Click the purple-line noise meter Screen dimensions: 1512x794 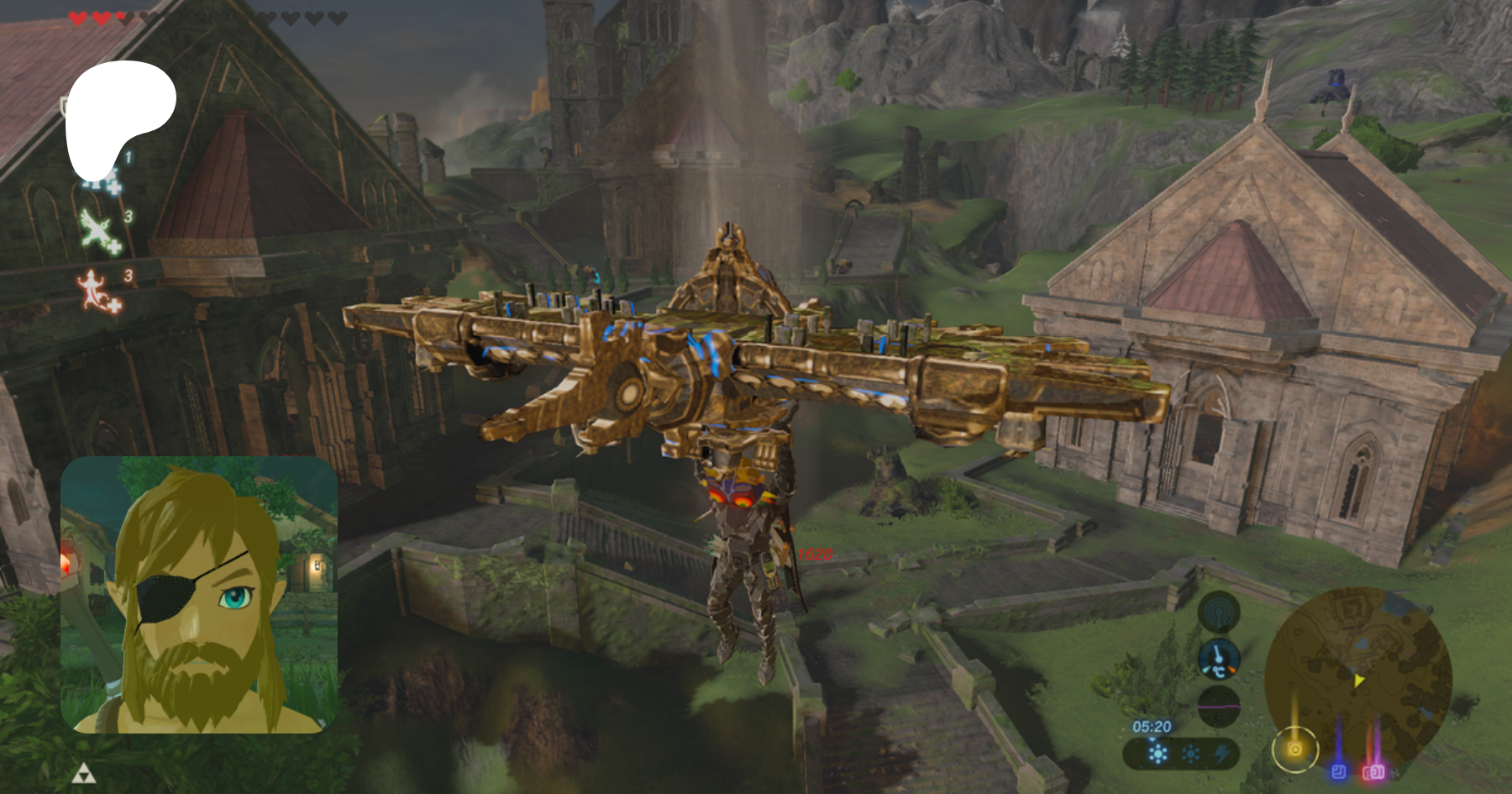1218,706
